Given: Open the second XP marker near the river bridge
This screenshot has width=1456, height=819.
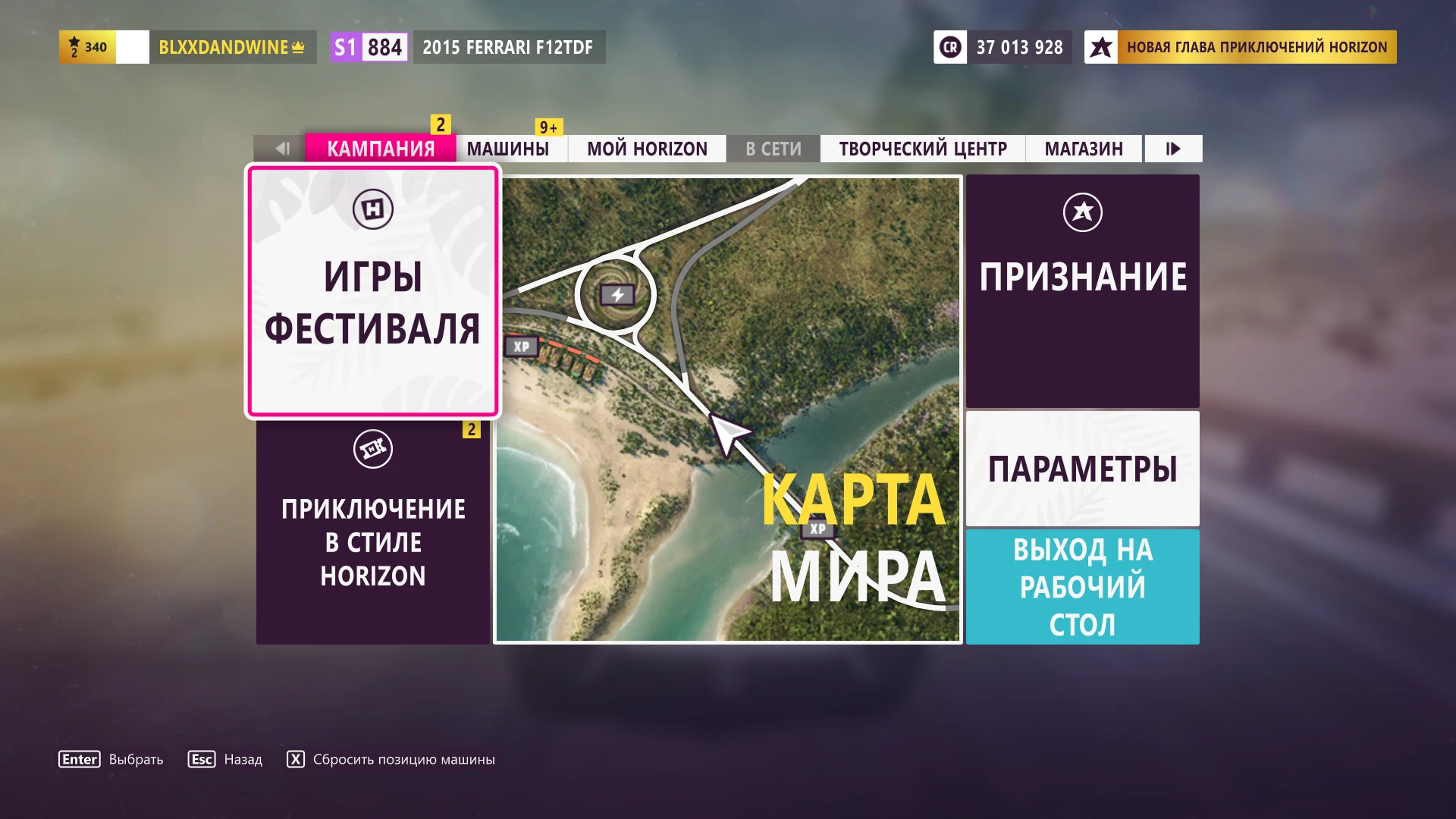Looking at the screenshot, I should (x=817, y=531).
